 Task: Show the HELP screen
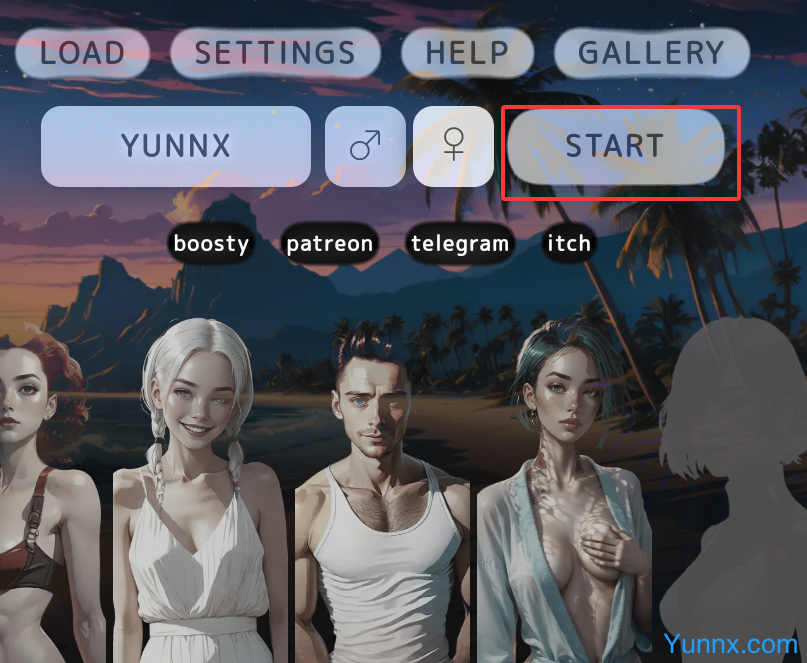tap(467, 53)
